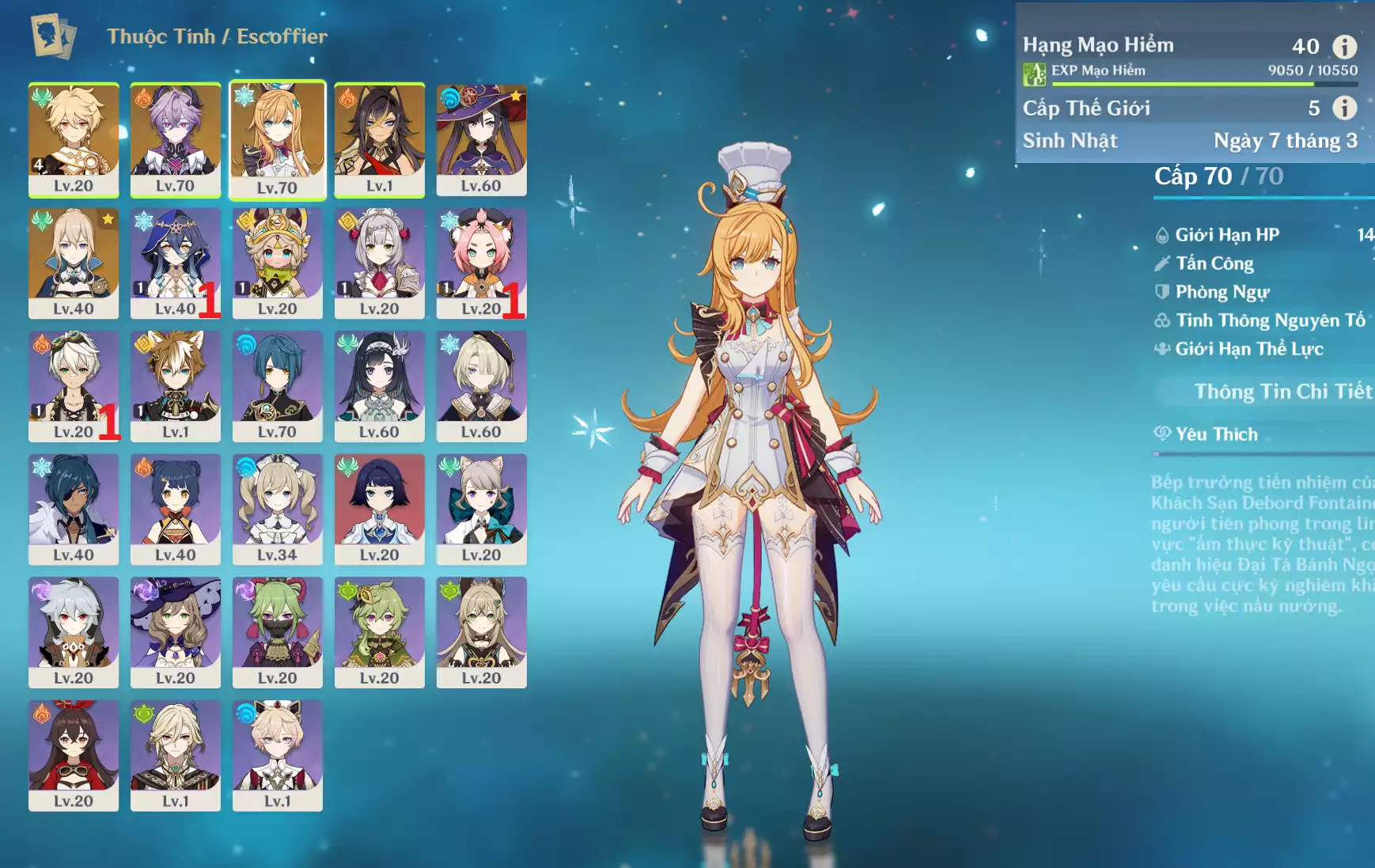Image resolution: width=1375 pixels, height=868 pixels.
Task: Select Noelle's character card
Action: (x=379, y=263)
